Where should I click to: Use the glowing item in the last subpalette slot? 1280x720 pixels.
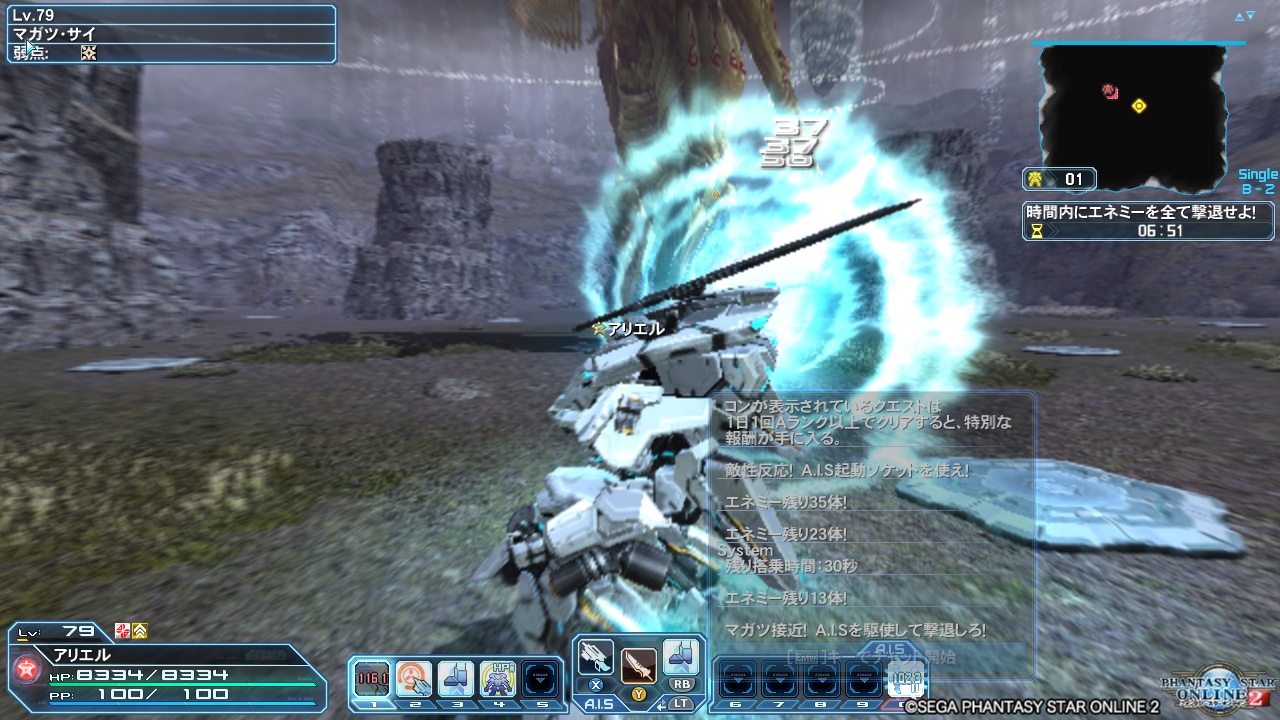coord(905,680)
